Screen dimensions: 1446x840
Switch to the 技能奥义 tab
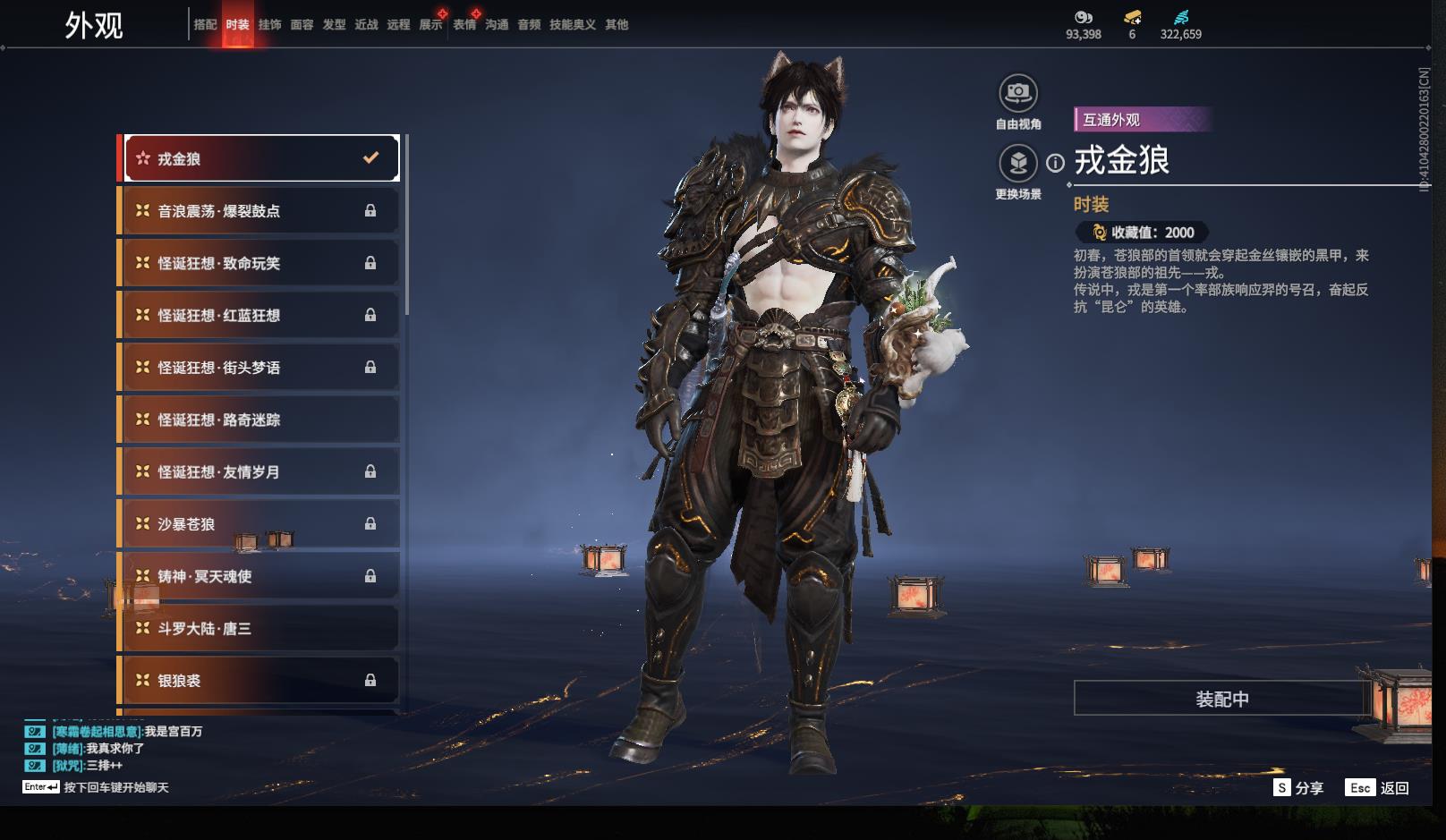(572, 25)
